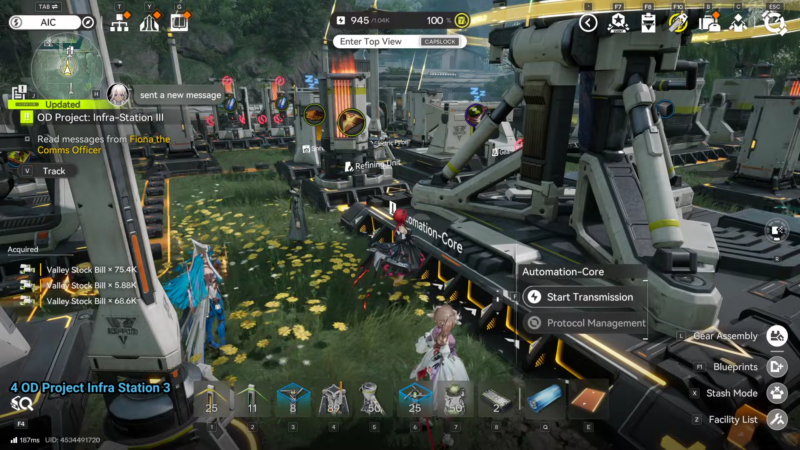This screenshot has height=450, width=800.
Task: Open the tech tree hierarchy icon
Action: [120, 22]
